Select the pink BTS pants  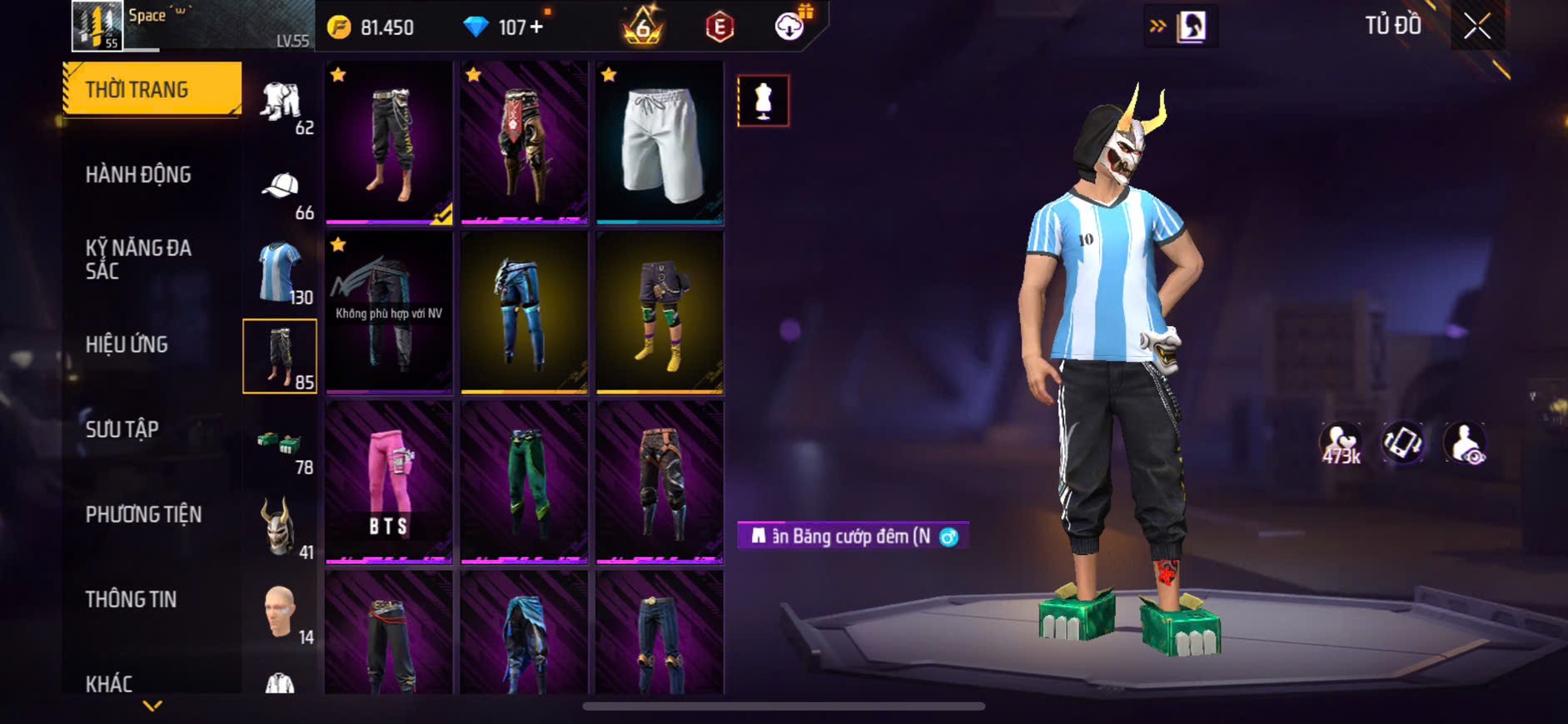[389, 481]
